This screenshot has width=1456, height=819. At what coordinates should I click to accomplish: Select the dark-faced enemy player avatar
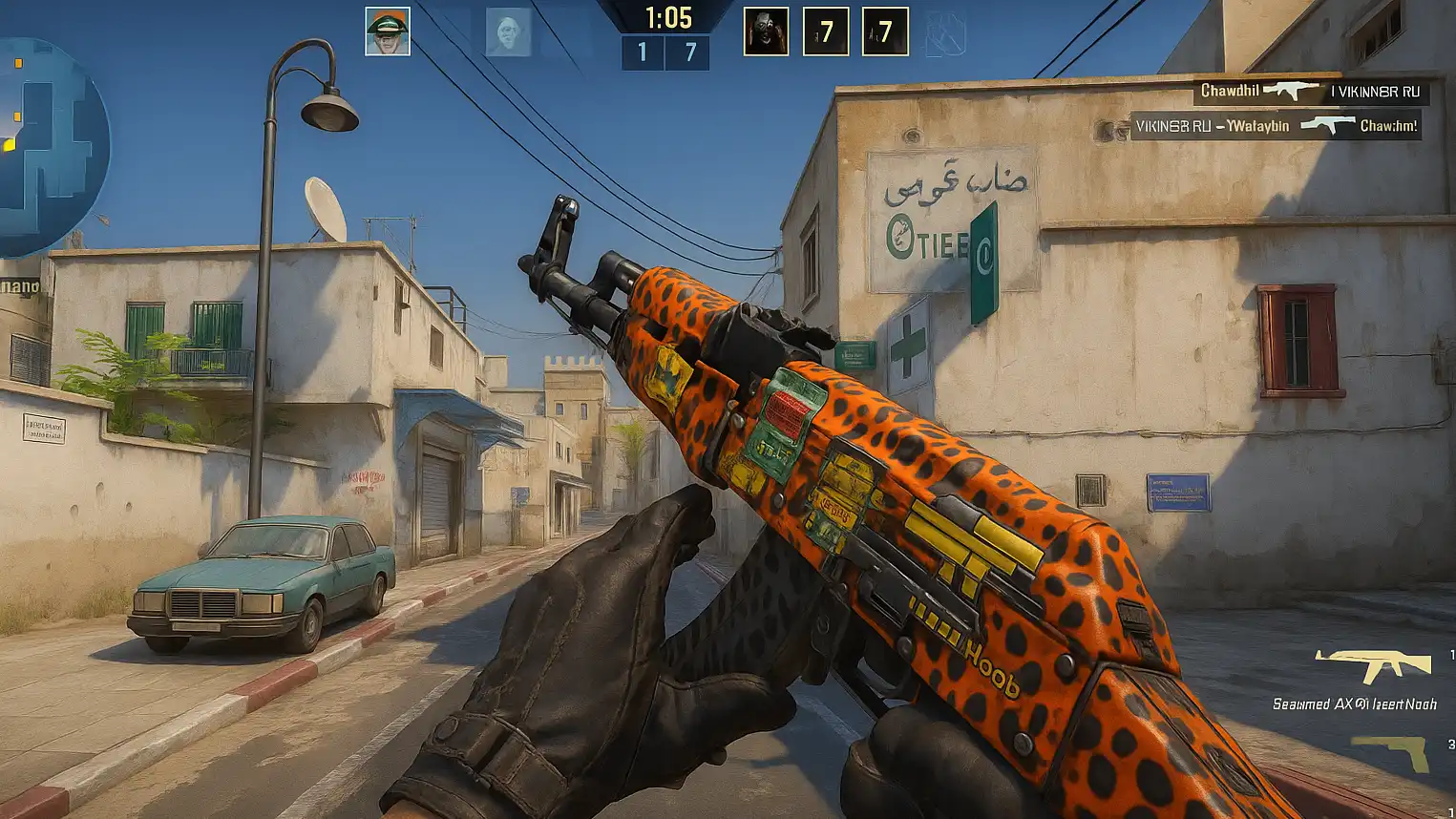click(x=766, y=31)
